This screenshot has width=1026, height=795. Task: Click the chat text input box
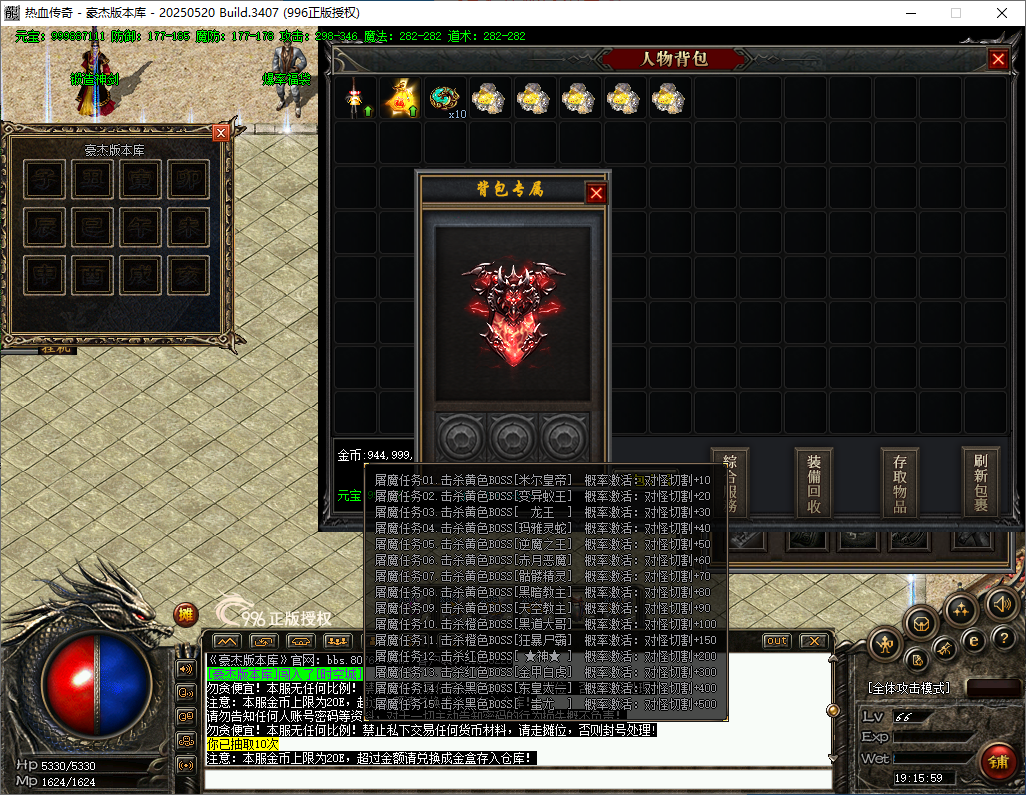tap(519, 777)
